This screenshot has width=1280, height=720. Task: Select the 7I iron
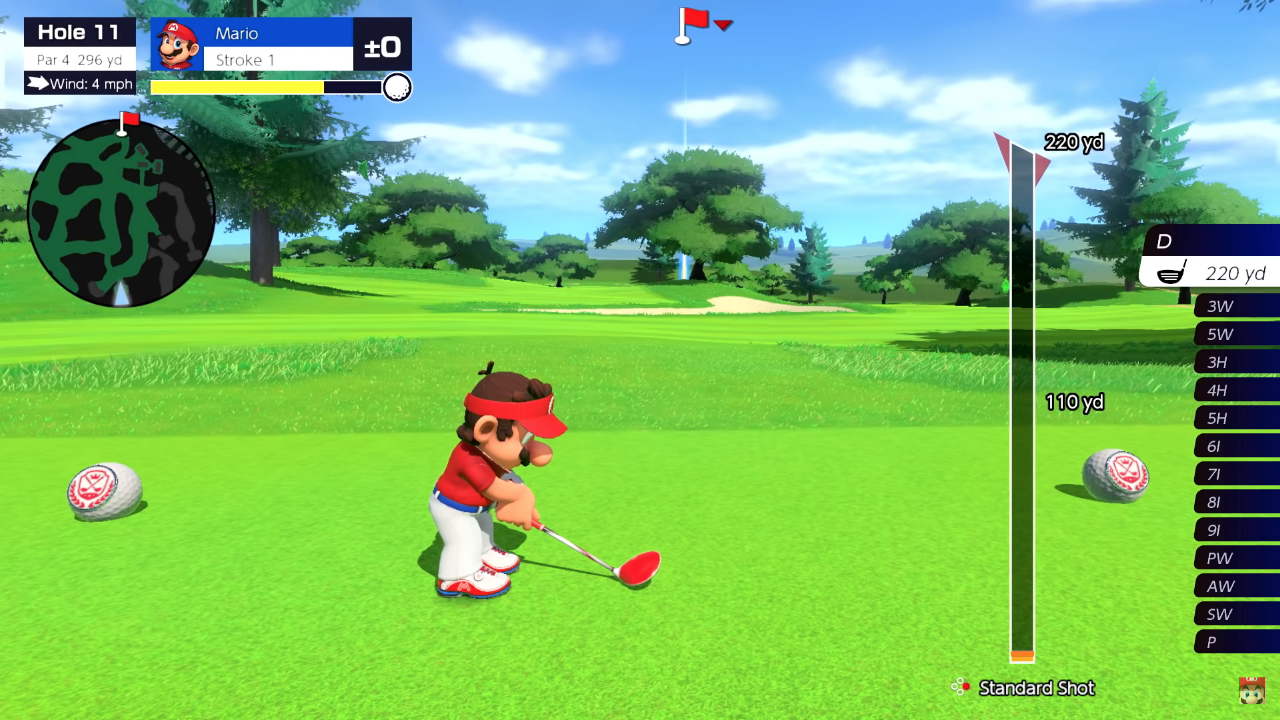[1236, 474]
